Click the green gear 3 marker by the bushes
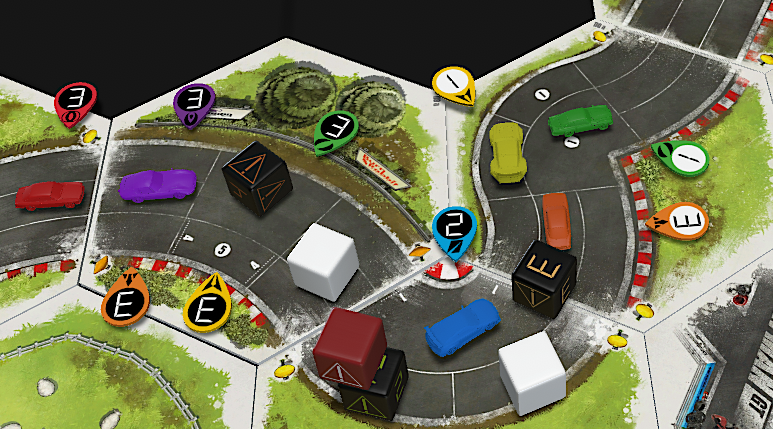The image size is (773, 429). point(337,130)
